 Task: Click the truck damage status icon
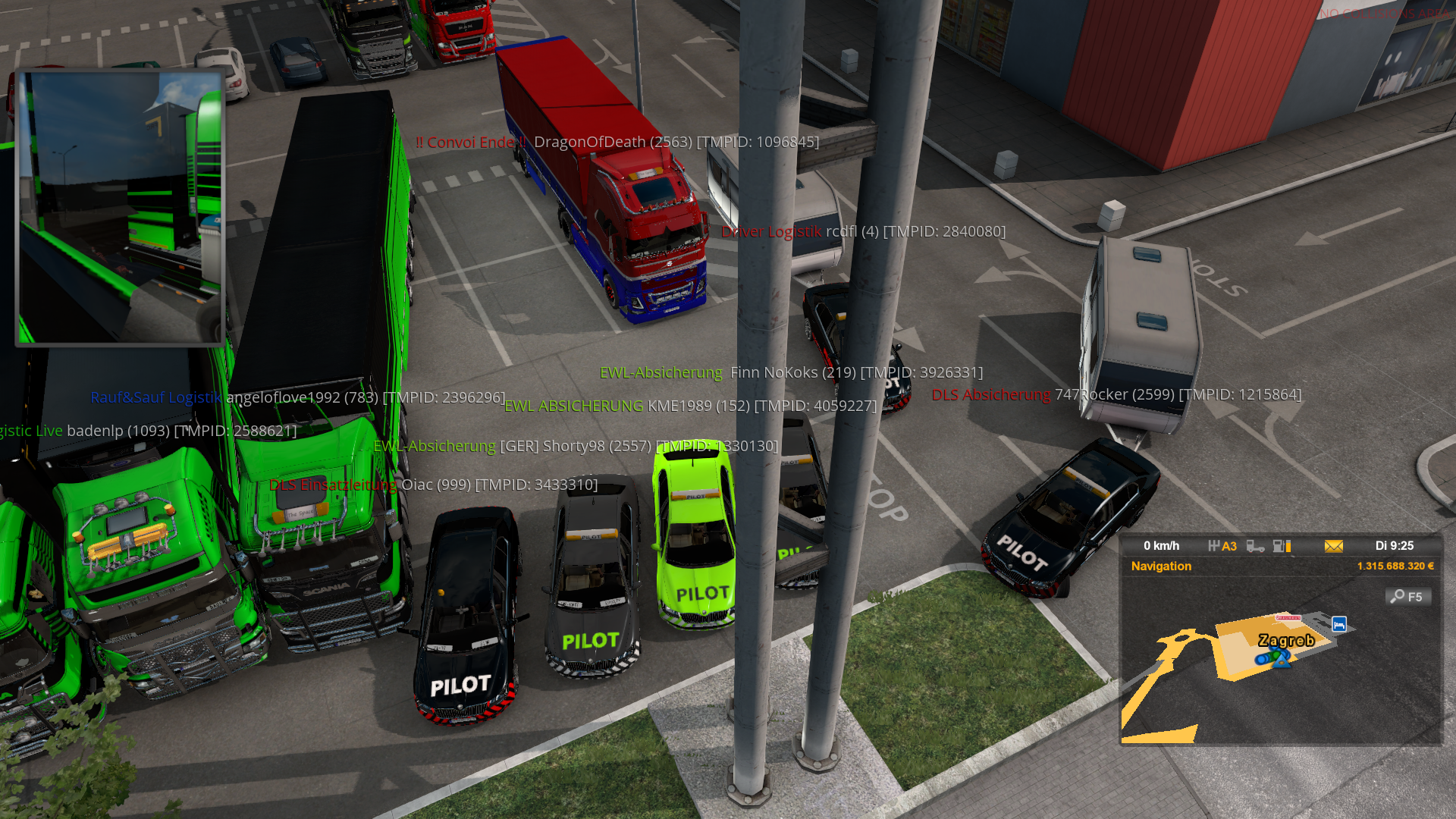click(1255, 546)
